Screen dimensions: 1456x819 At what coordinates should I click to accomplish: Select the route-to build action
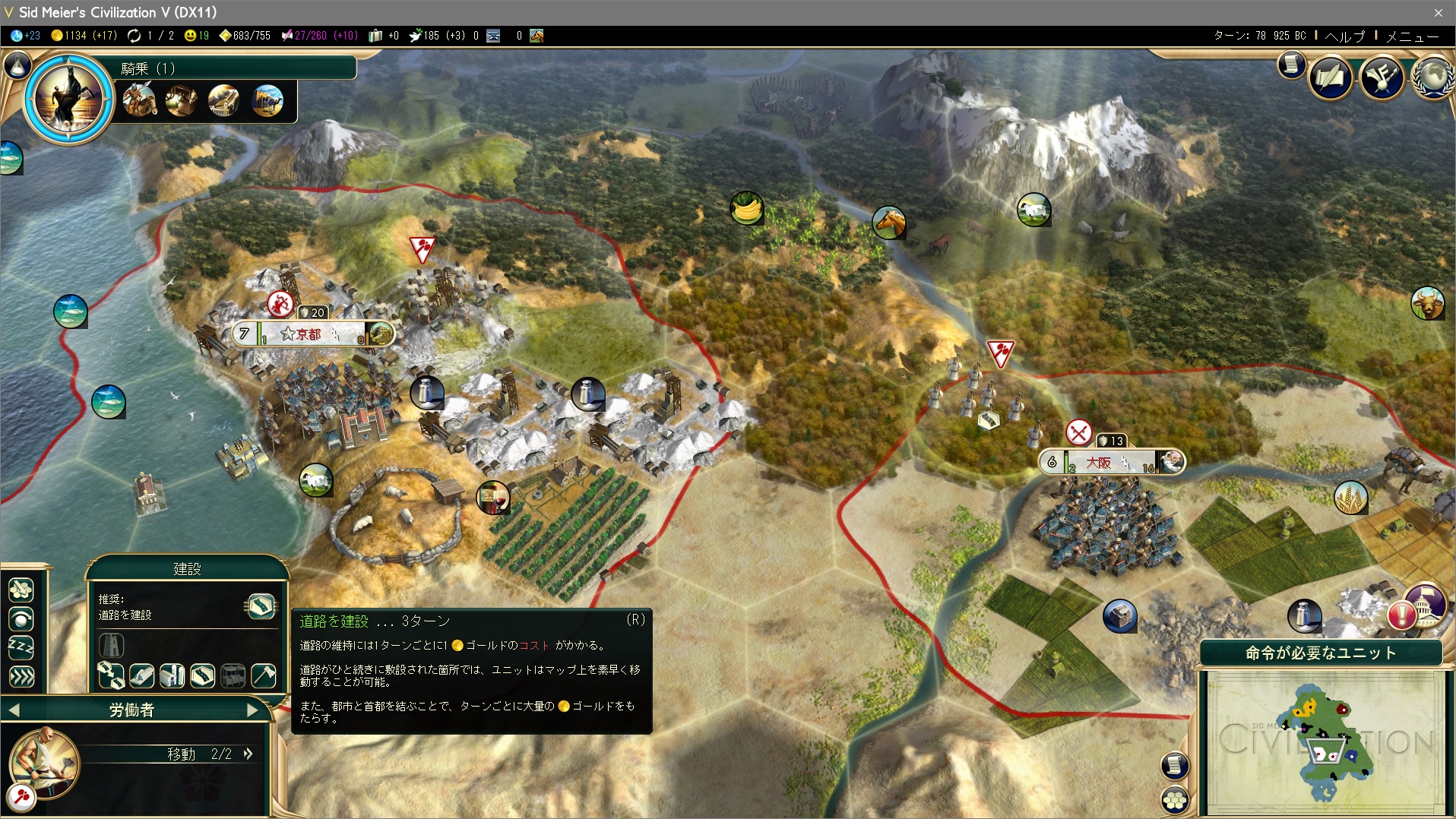point(111,675)
